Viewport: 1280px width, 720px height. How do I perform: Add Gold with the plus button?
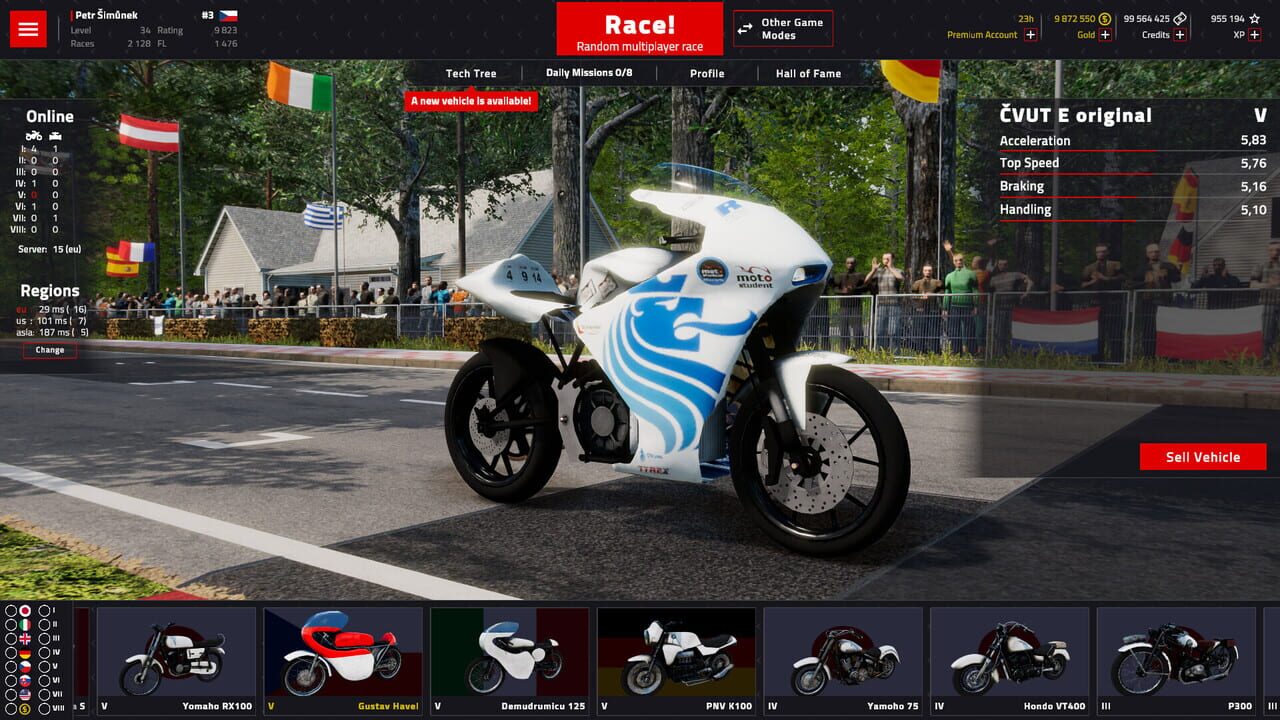pos(1105,35)
